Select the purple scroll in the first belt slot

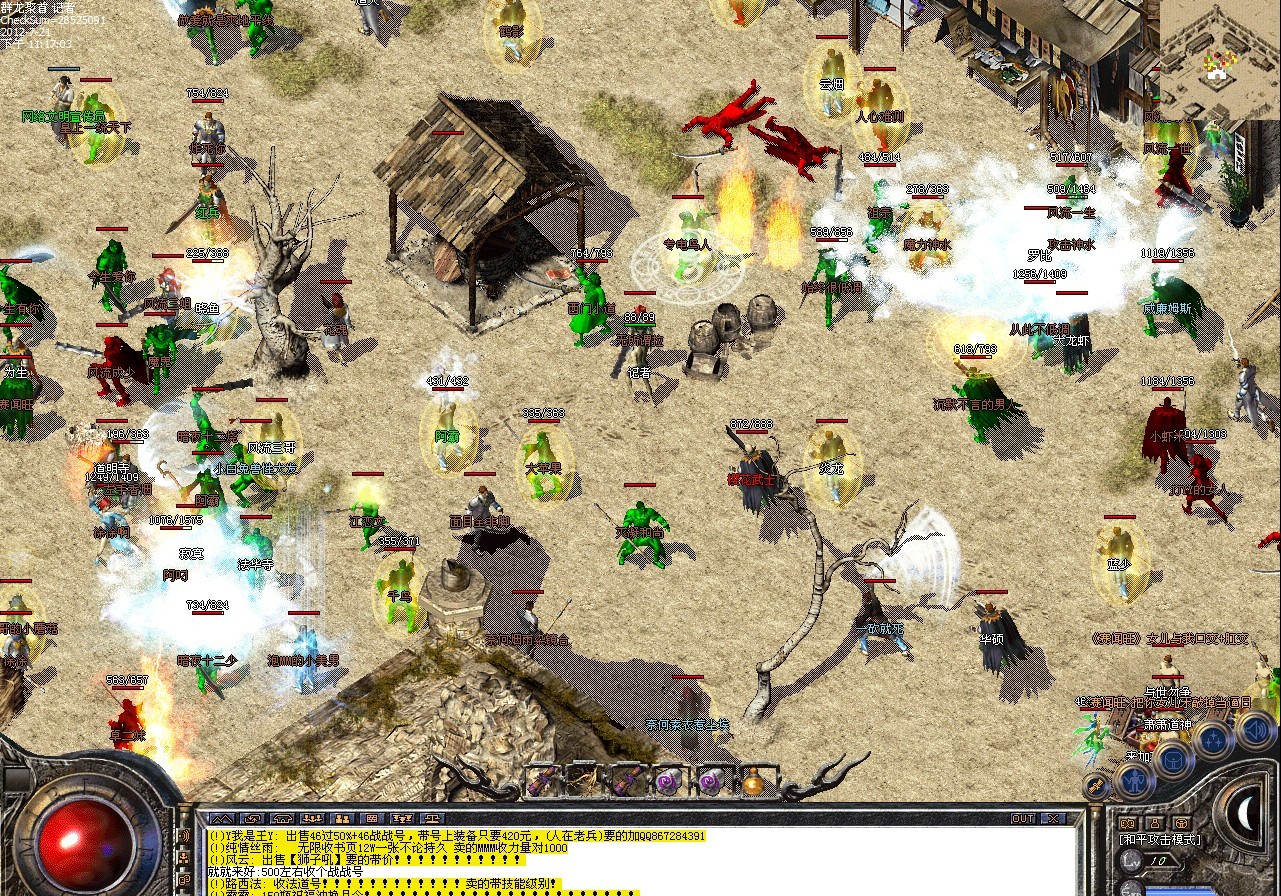pos(544,780)
